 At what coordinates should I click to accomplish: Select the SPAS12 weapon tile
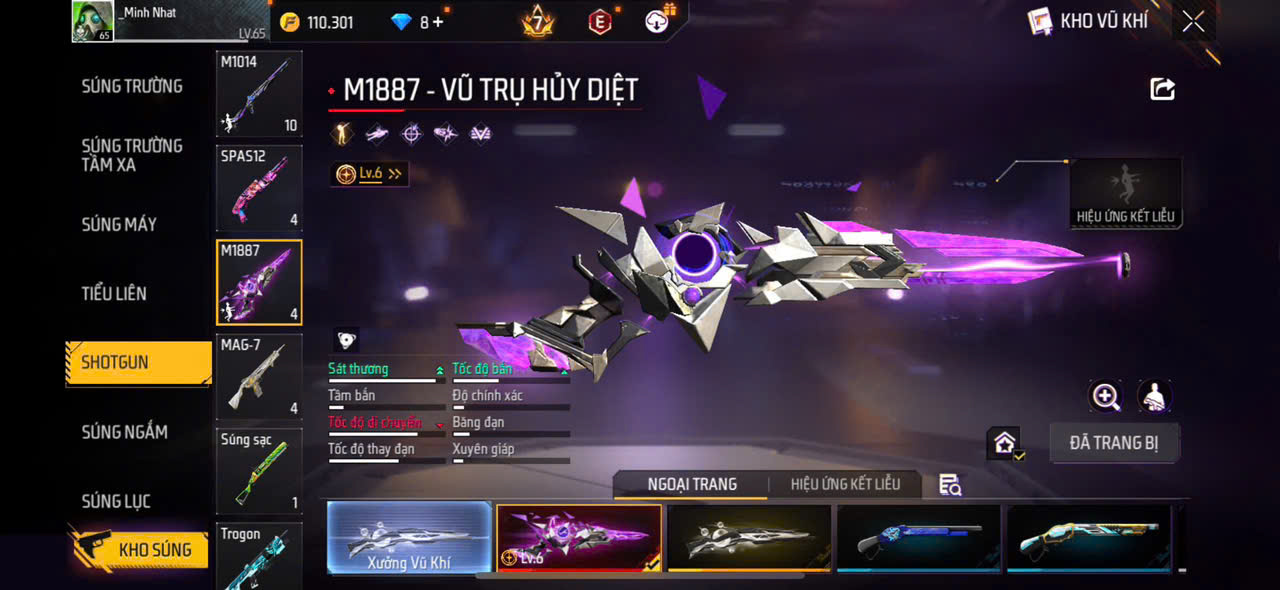click(x=259, y=187)
